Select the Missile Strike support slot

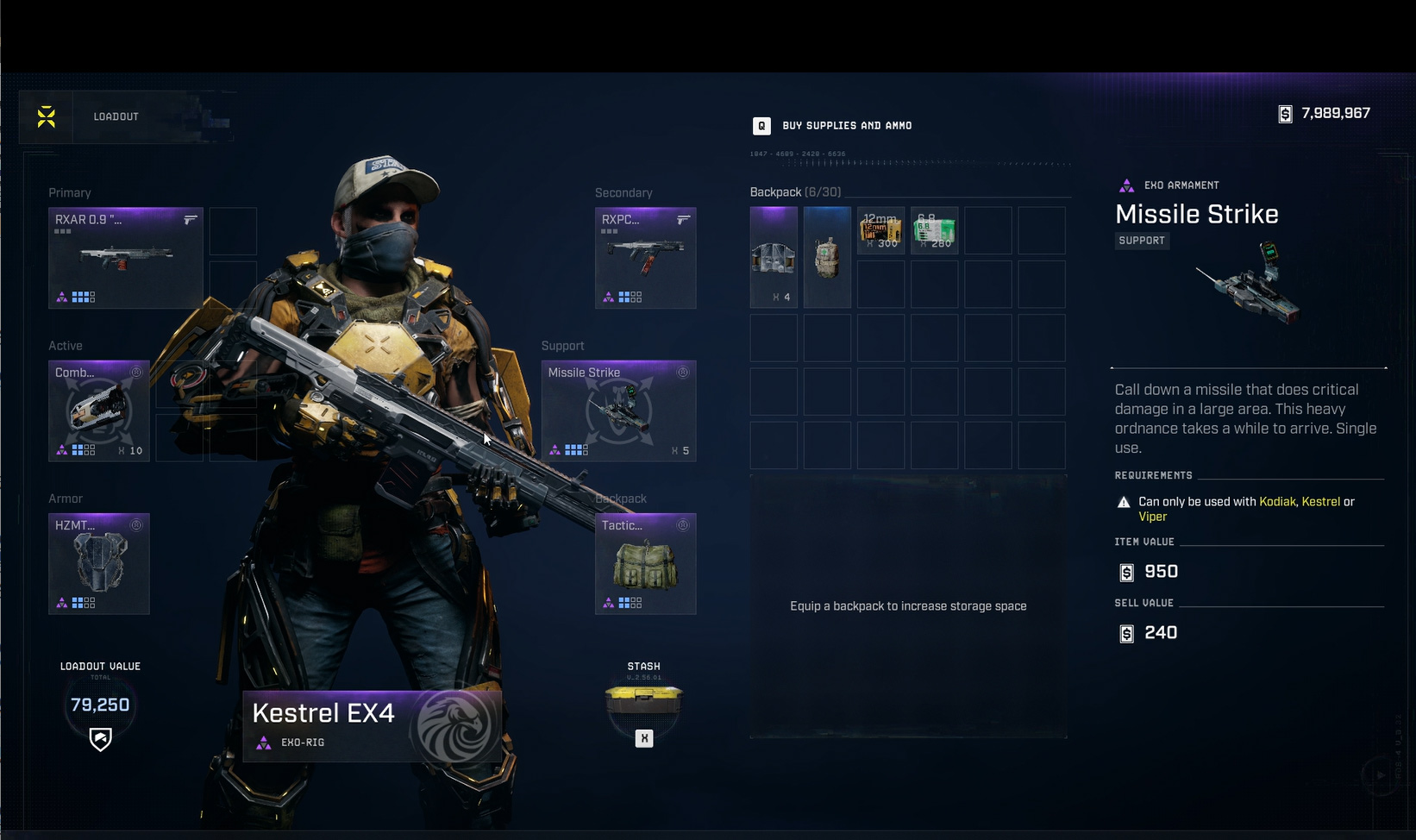(618, 411)
